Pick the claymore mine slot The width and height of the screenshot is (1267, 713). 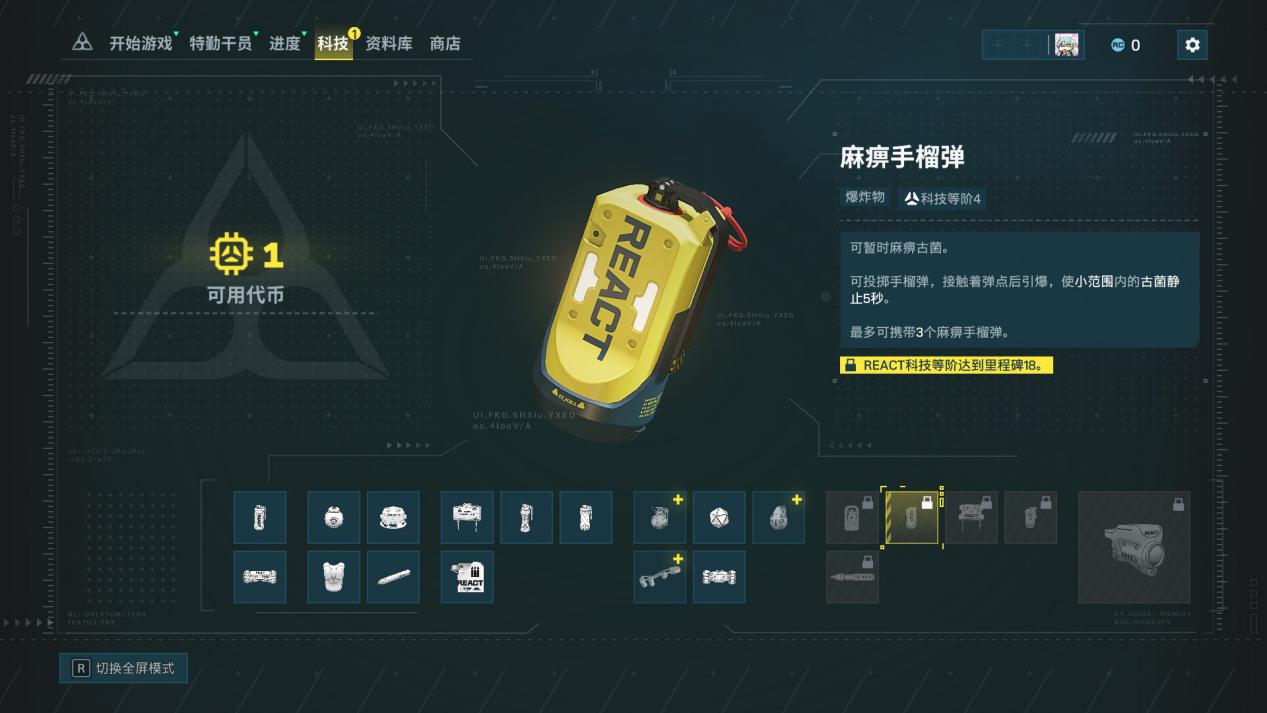tap(467, 518)
